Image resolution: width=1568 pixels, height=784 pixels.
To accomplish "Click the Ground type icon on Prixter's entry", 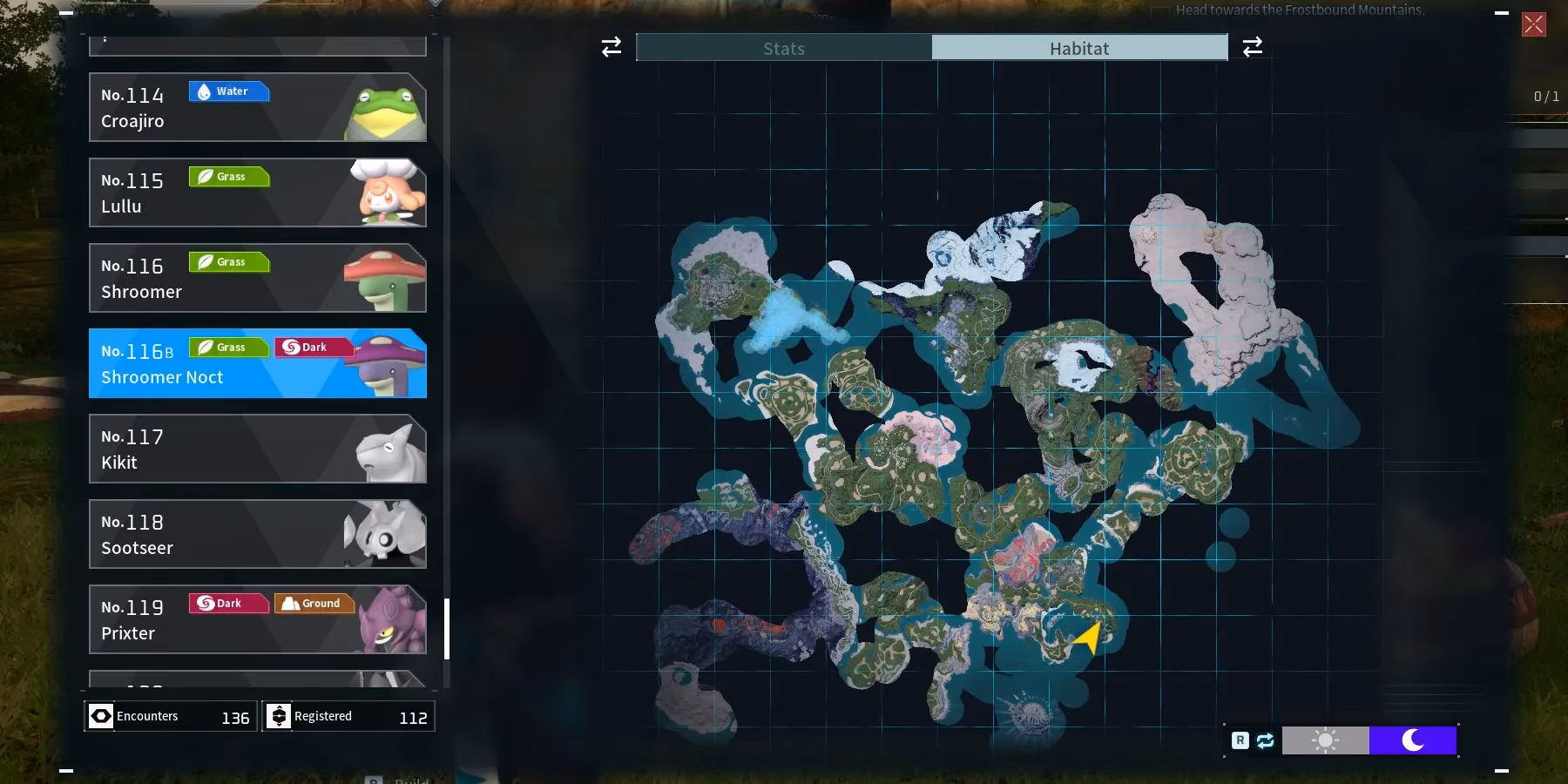I will coord(314,602).
